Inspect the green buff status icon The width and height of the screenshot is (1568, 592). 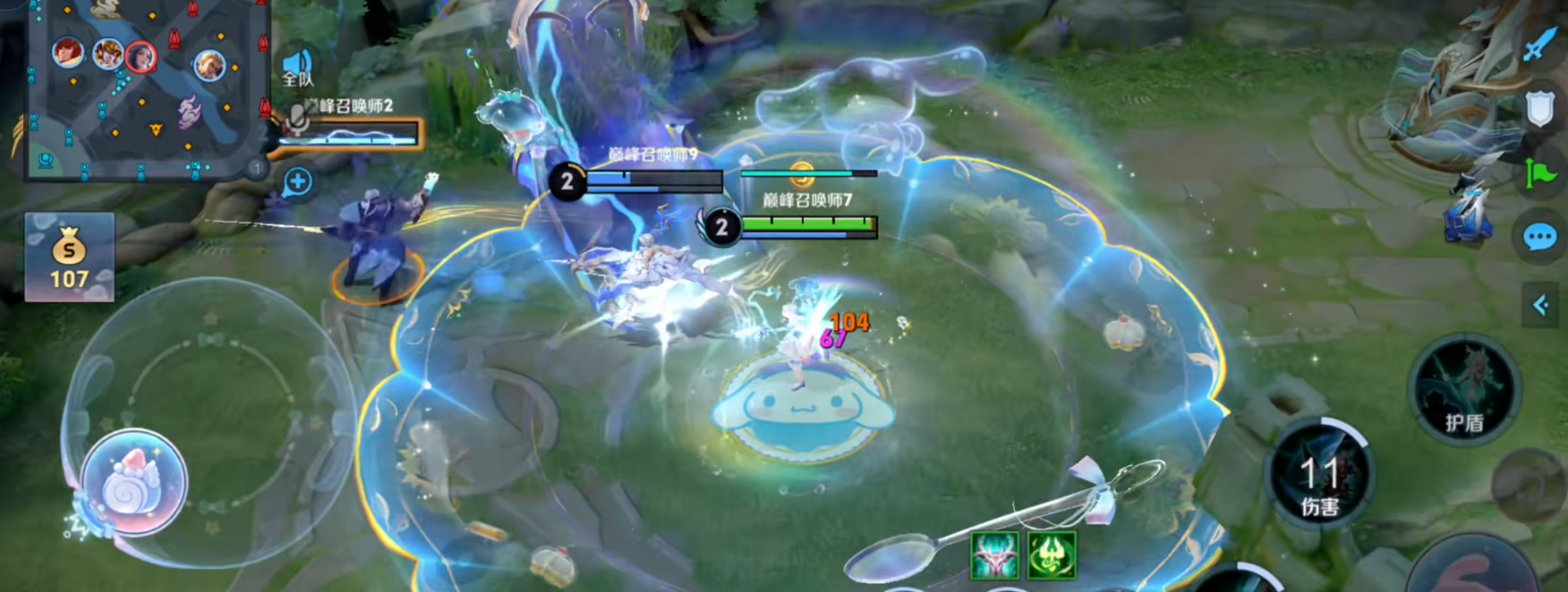1052,554
